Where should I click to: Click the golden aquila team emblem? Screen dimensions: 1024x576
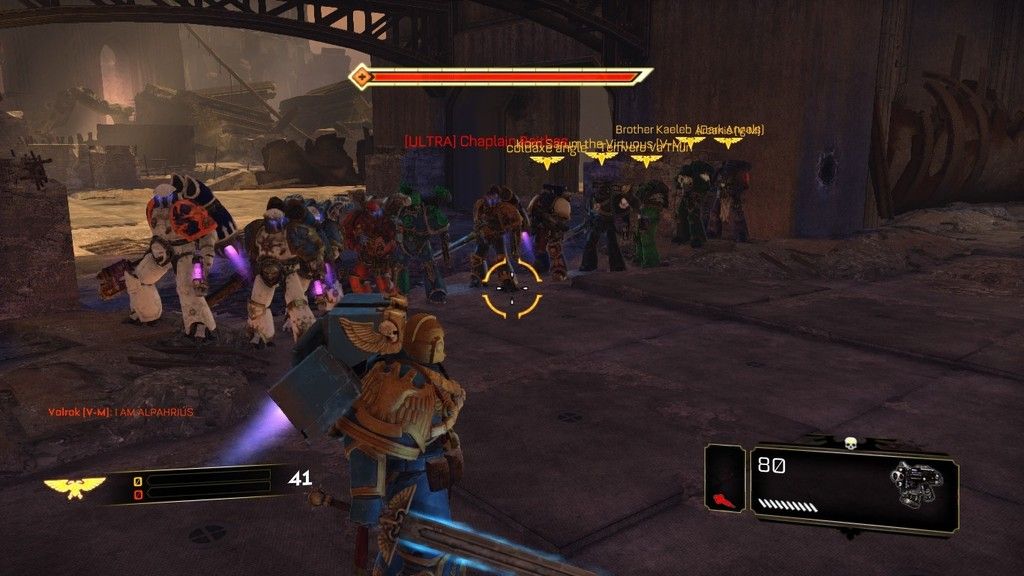tap(75, 486)
